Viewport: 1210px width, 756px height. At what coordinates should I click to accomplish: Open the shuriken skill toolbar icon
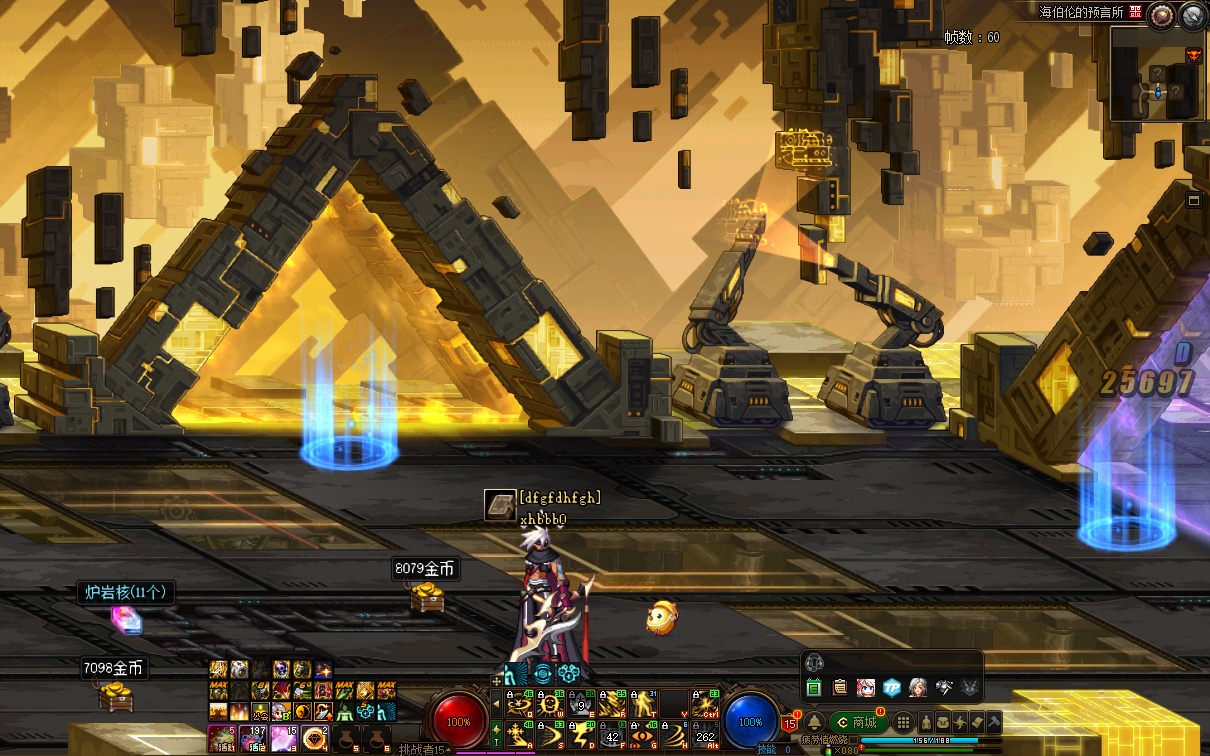(960, 722)
